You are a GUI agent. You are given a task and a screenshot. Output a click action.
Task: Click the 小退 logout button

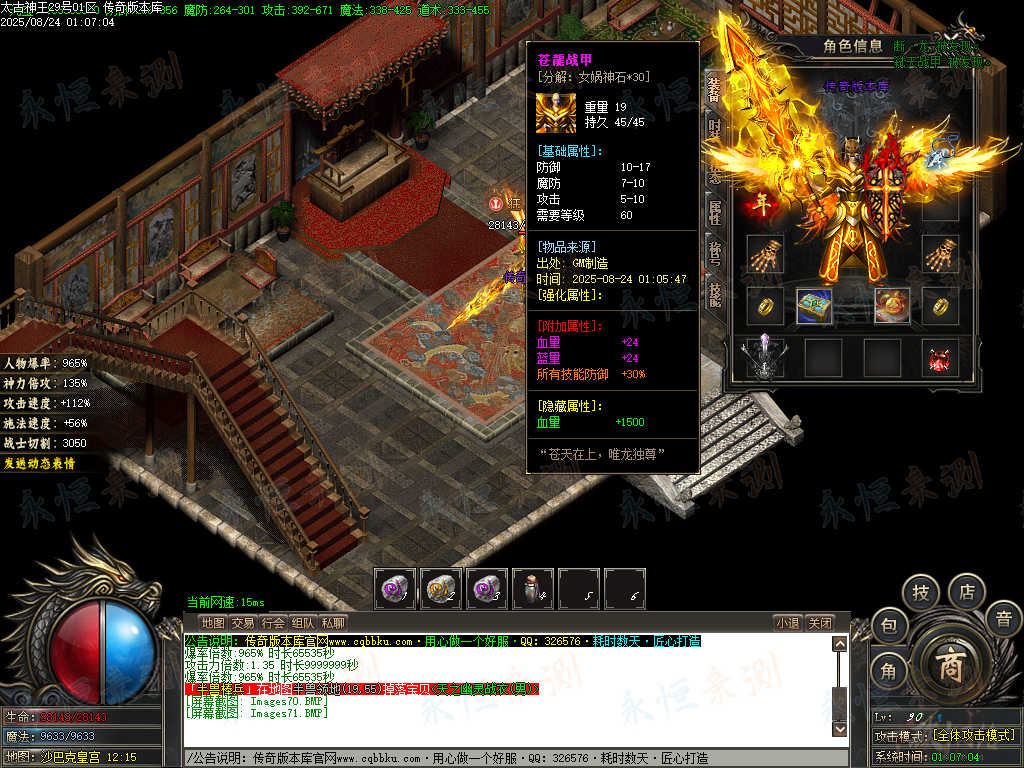tap(788, 622)
